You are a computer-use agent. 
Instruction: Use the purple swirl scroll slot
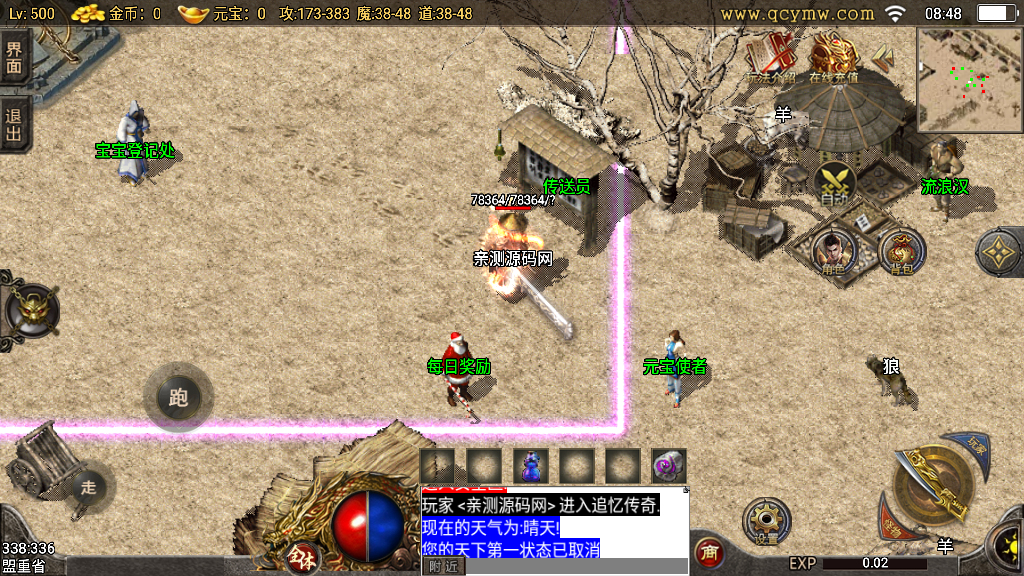point(668,465)
